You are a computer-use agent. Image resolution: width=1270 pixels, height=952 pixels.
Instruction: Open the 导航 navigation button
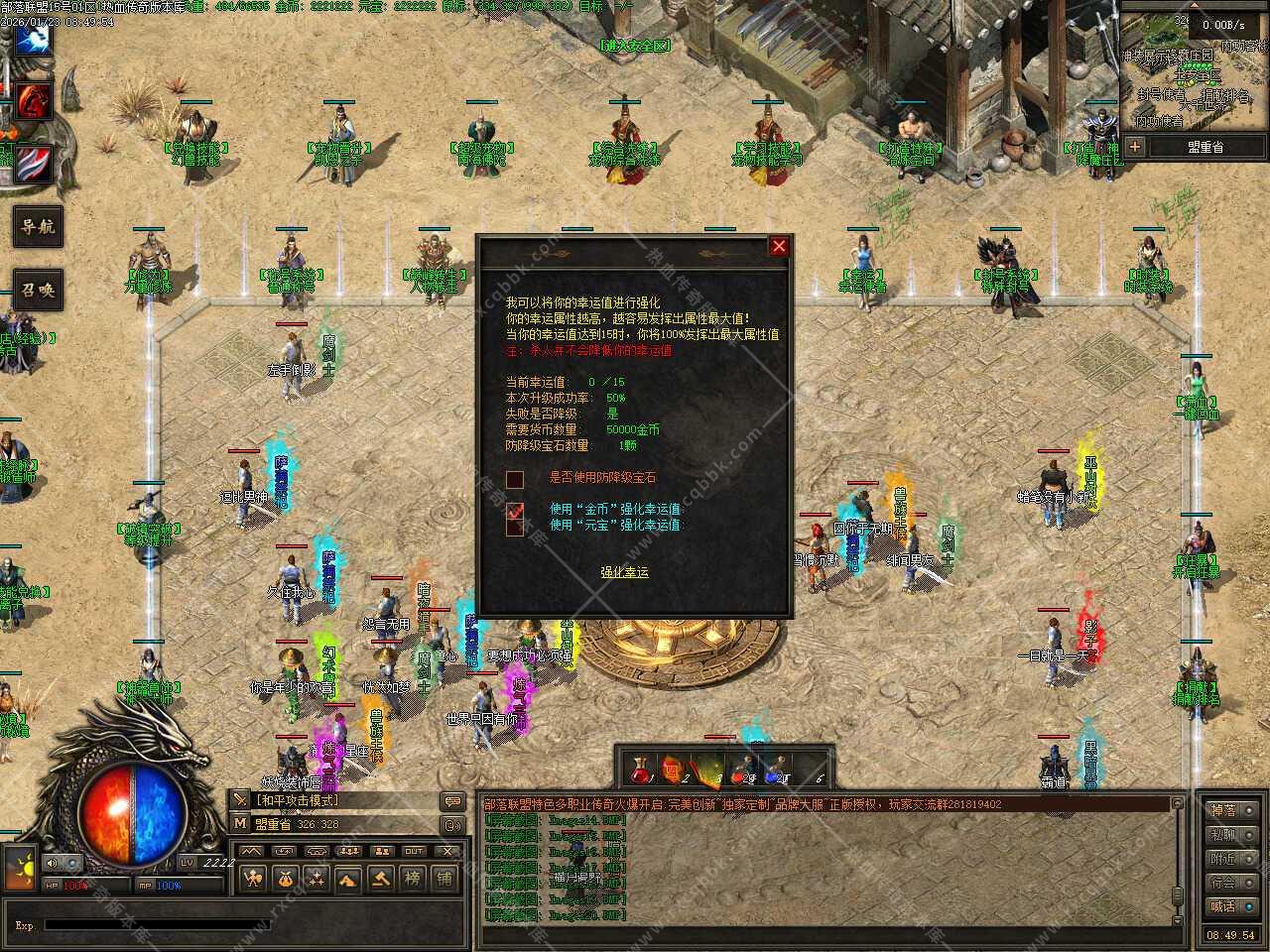point(38,227)
